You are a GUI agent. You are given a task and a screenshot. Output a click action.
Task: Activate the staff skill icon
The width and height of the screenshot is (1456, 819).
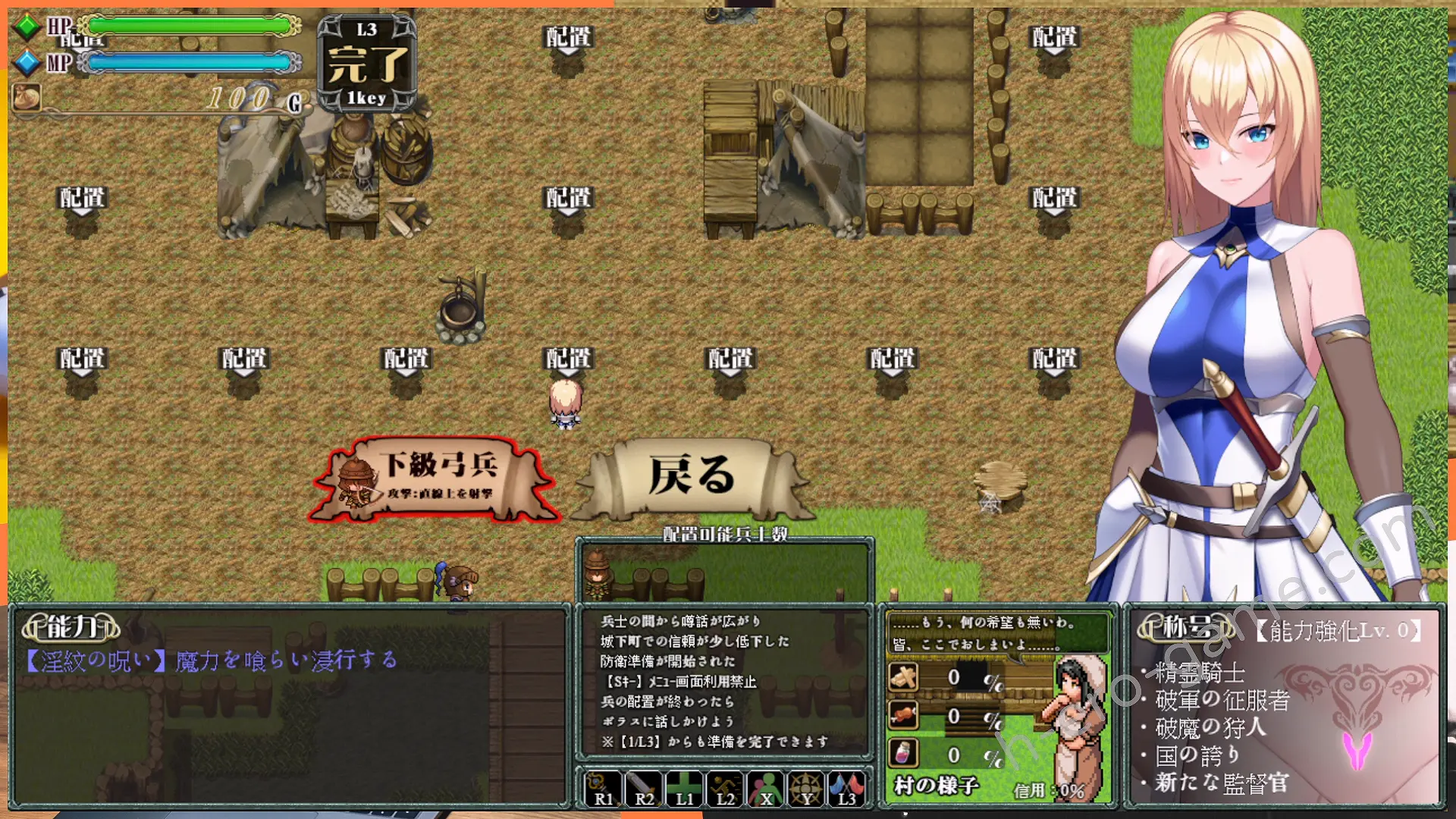click(x=601, y=788)
